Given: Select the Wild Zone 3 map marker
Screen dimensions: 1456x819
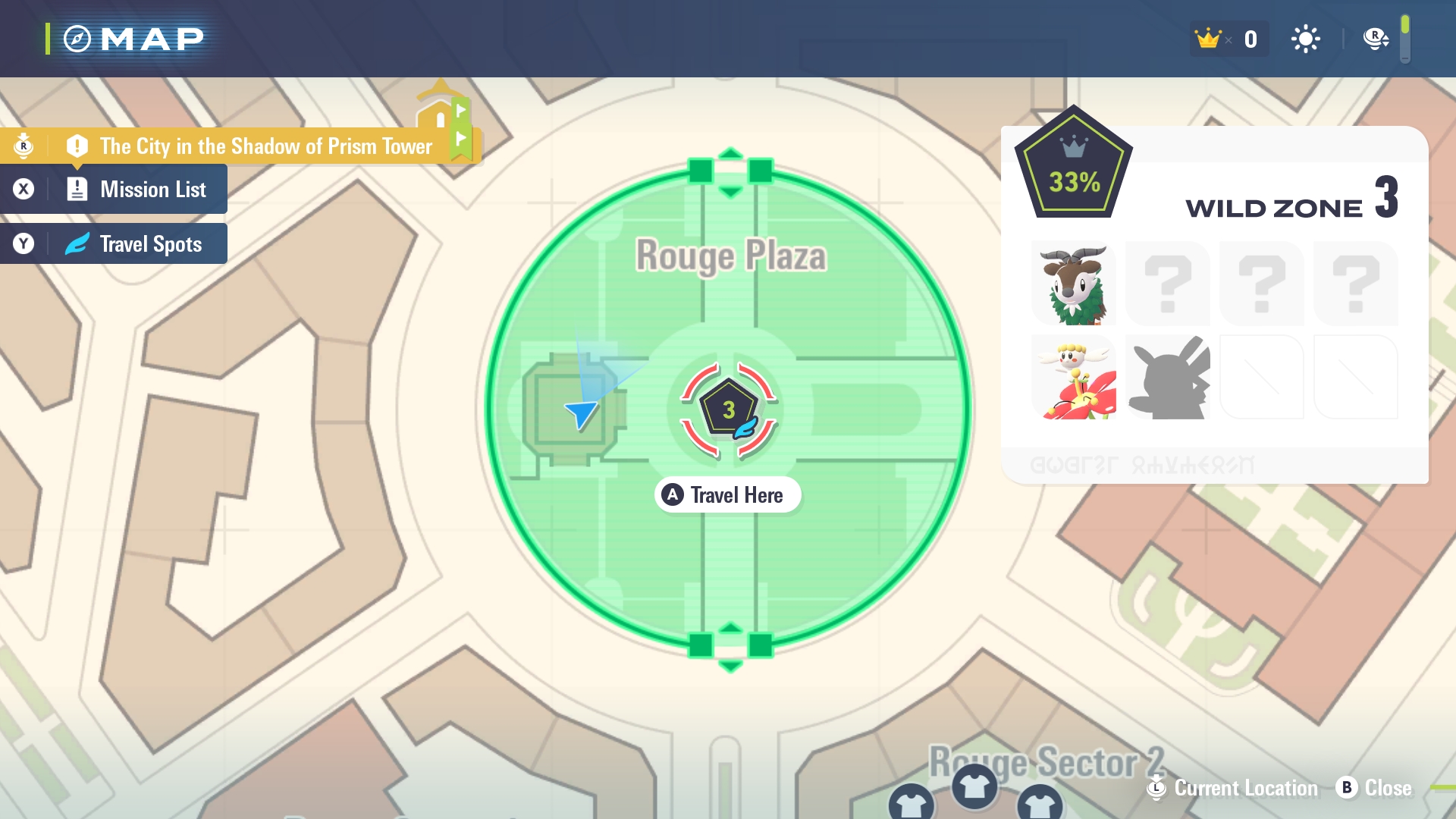Looking at the screenshot, I should point(728,410).
